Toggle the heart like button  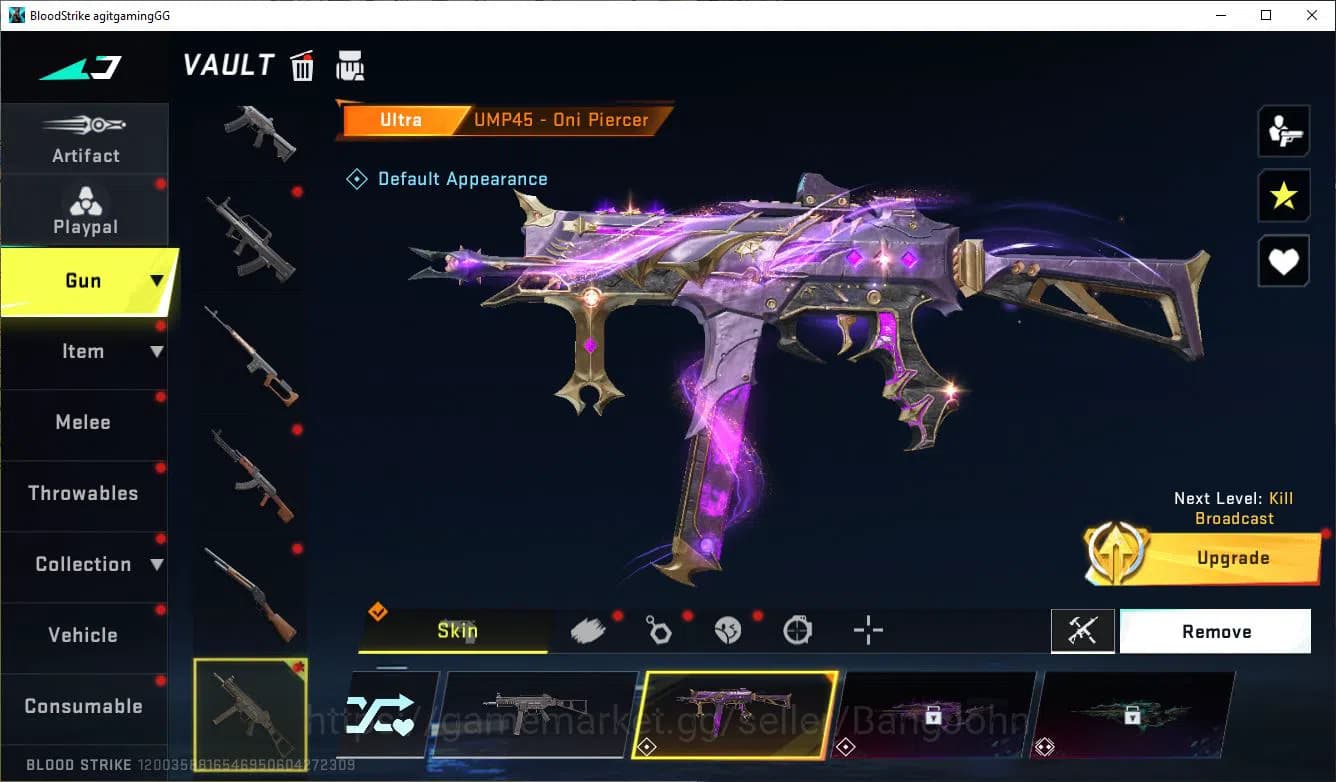(x=1283, y=261)
